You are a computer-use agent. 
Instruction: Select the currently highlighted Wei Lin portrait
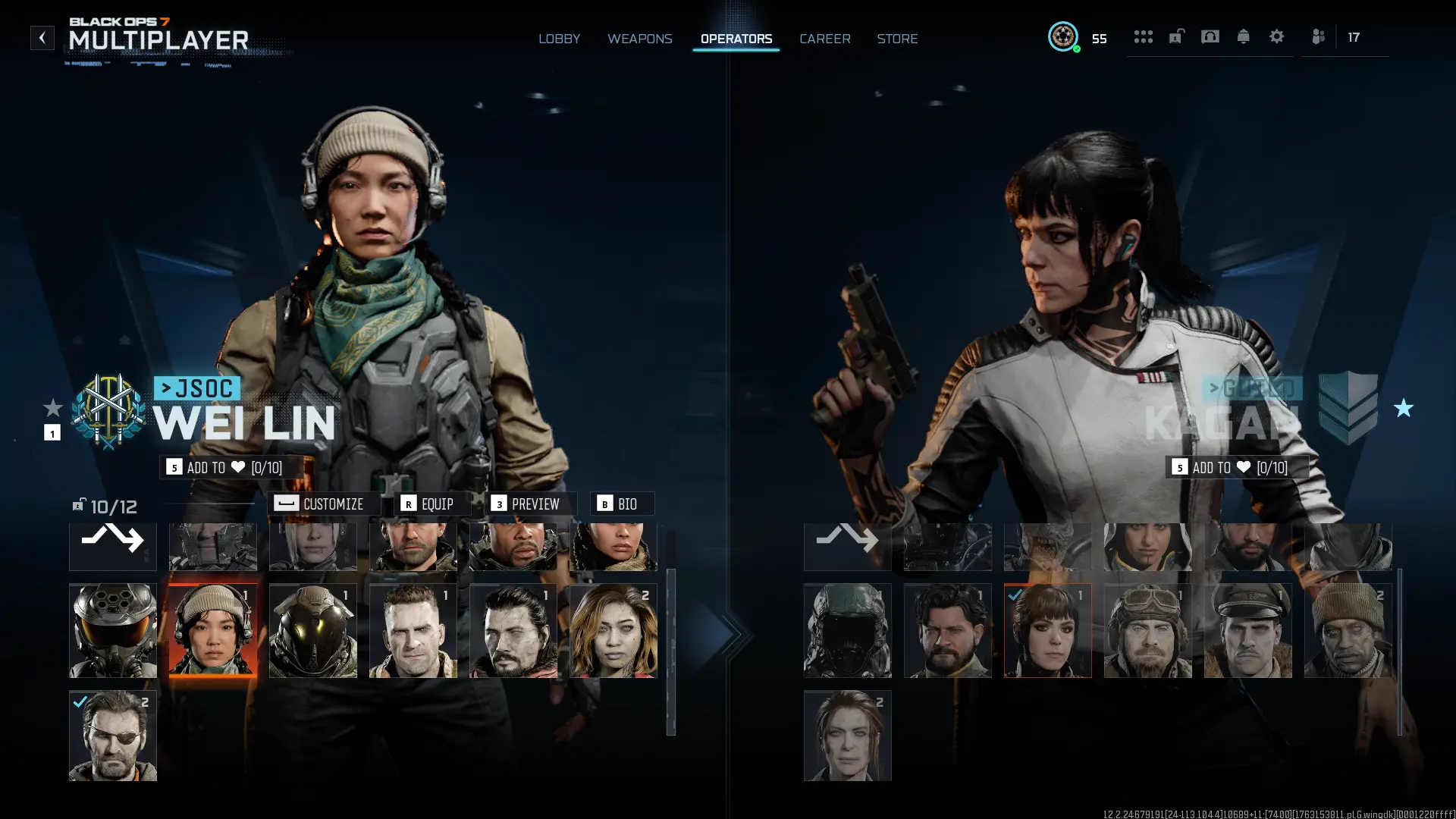(x=212, y=630)
